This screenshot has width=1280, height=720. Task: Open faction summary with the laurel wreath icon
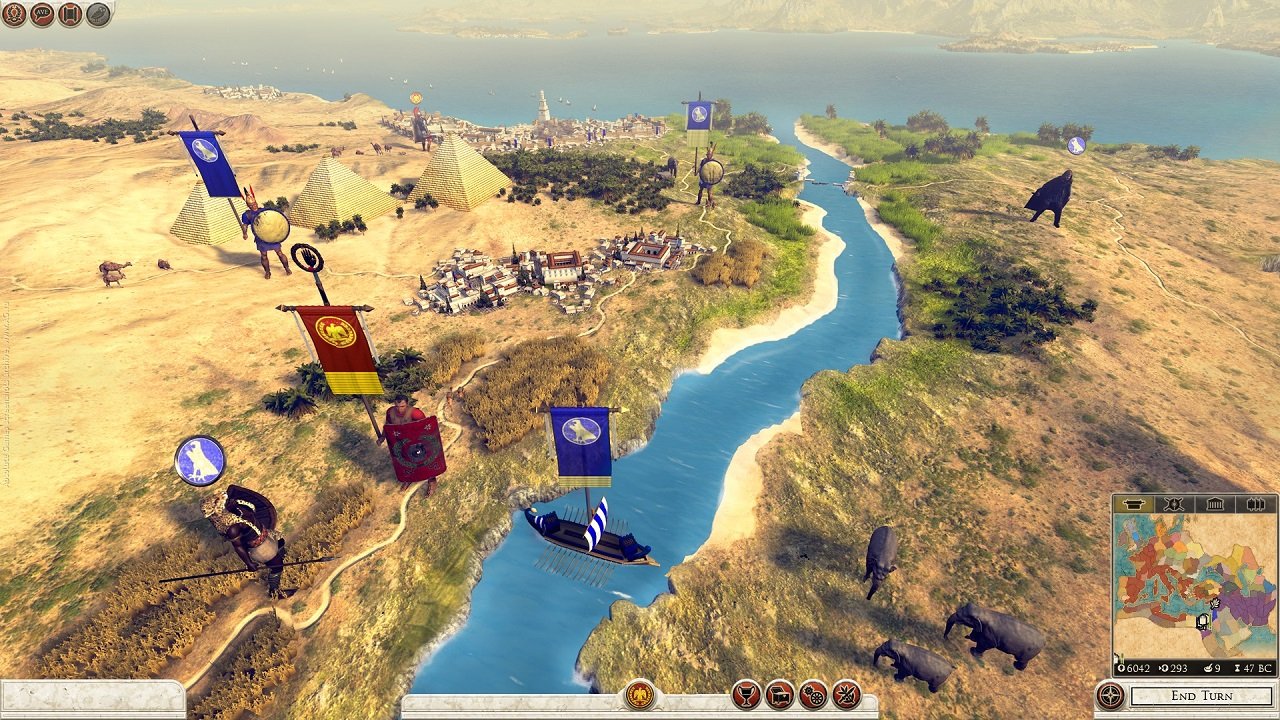point(13,13)
